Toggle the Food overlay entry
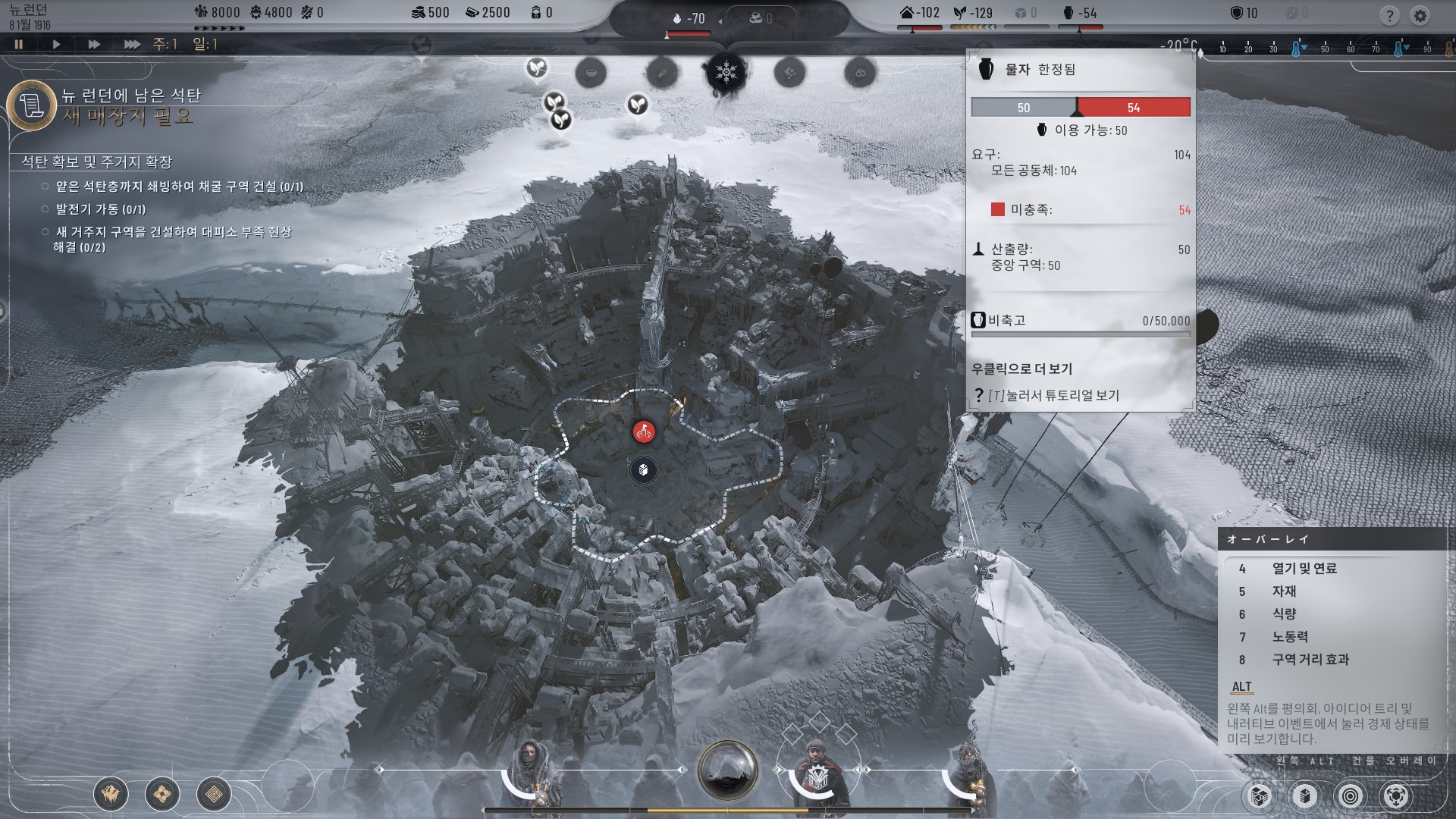The width and height of the screenshot is (1456, 819). click(x=1284, y=614)
